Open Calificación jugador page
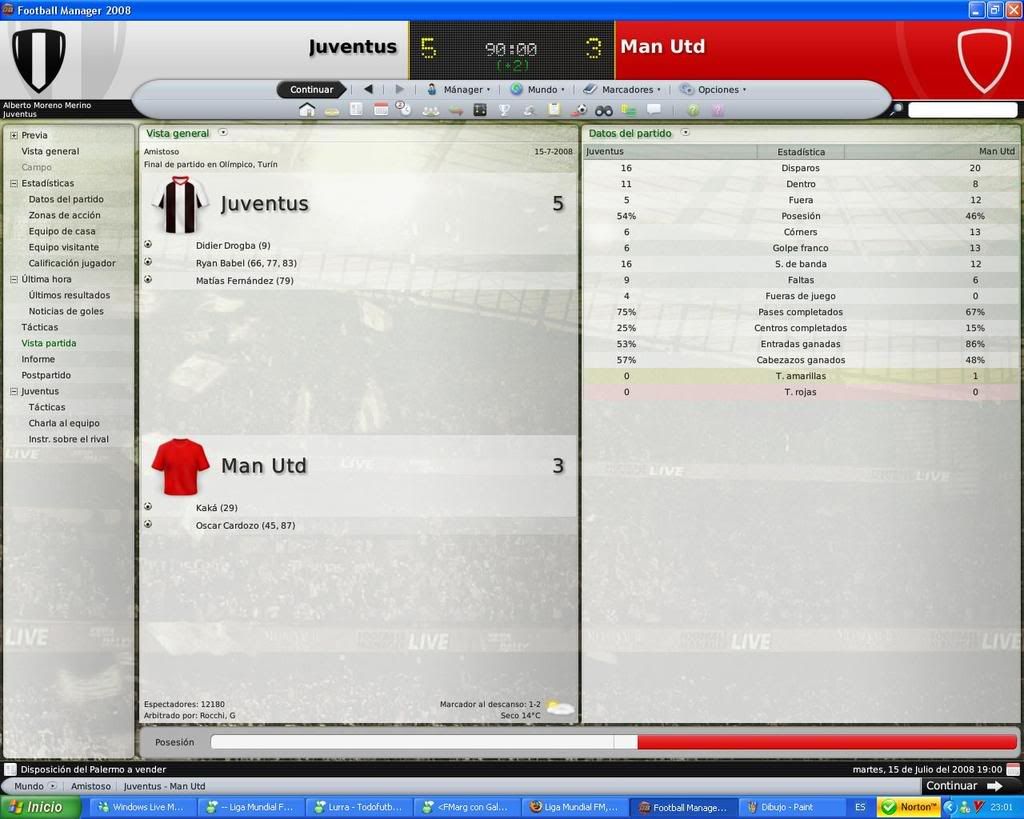The height and width of the screenshot is (819, 1024). [x=72, y=263]
